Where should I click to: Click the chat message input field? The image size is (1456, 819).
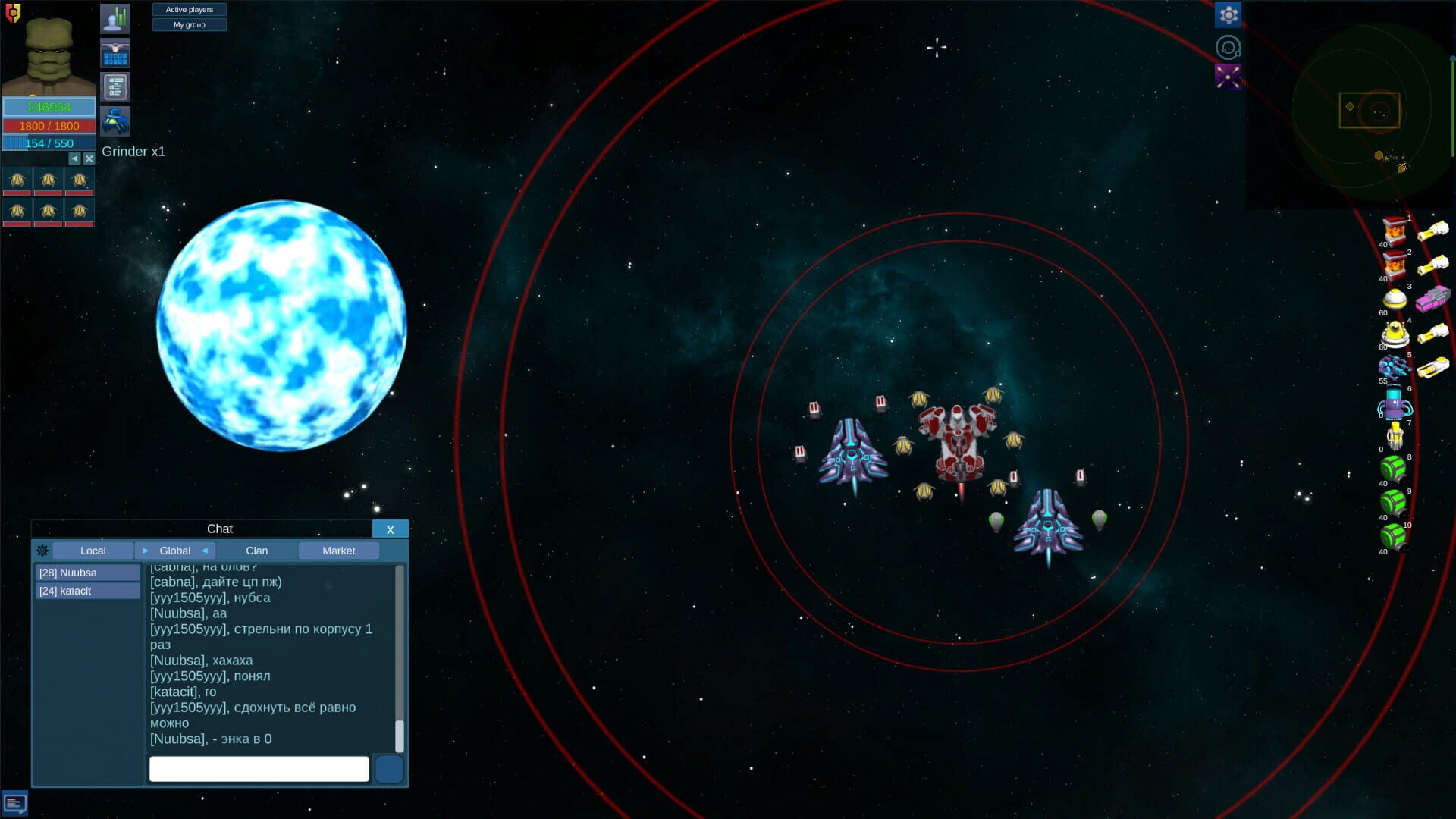pyautogui.click(x=258, y=768)
